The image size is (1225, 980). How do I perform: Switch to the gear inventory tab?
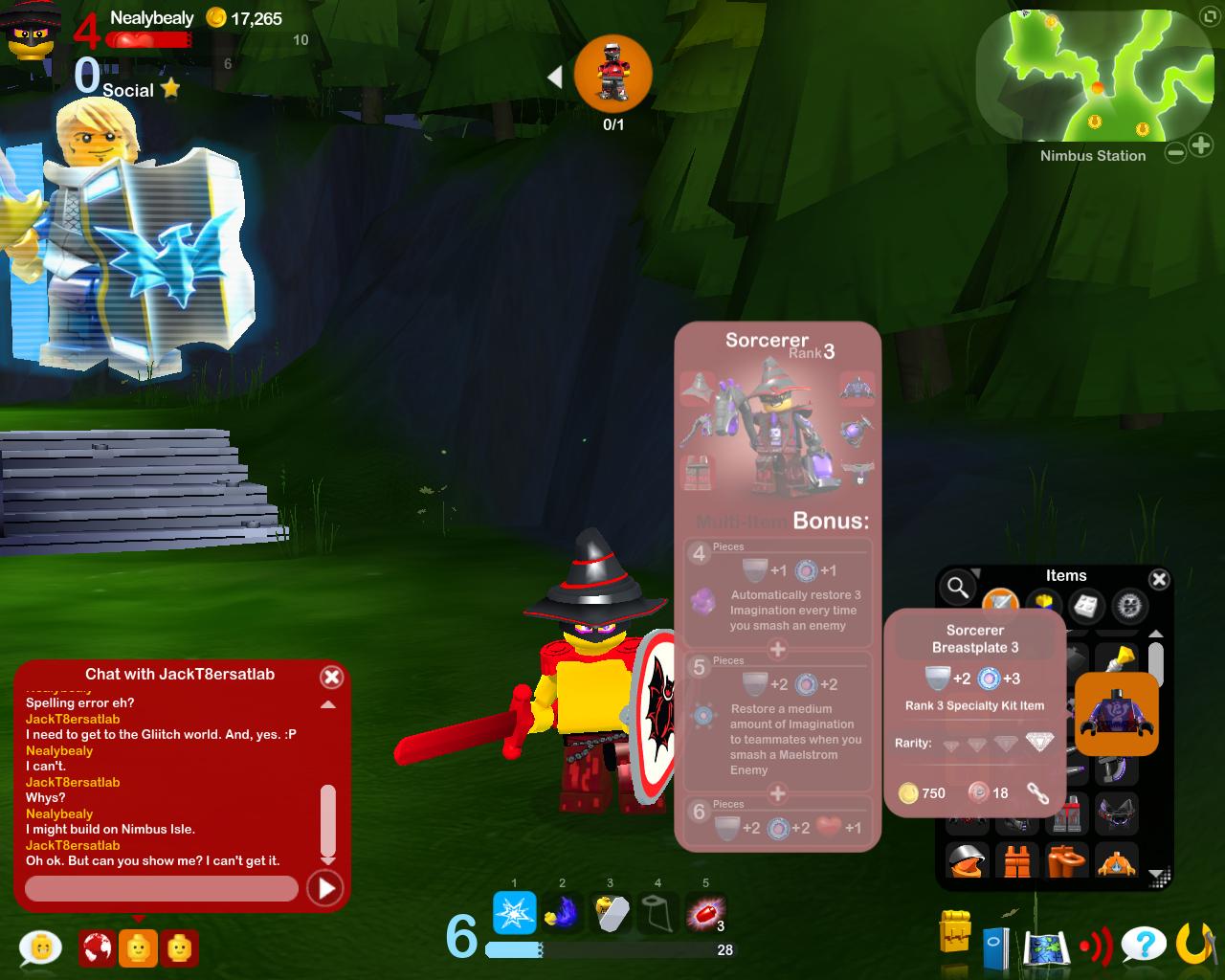1130,605
